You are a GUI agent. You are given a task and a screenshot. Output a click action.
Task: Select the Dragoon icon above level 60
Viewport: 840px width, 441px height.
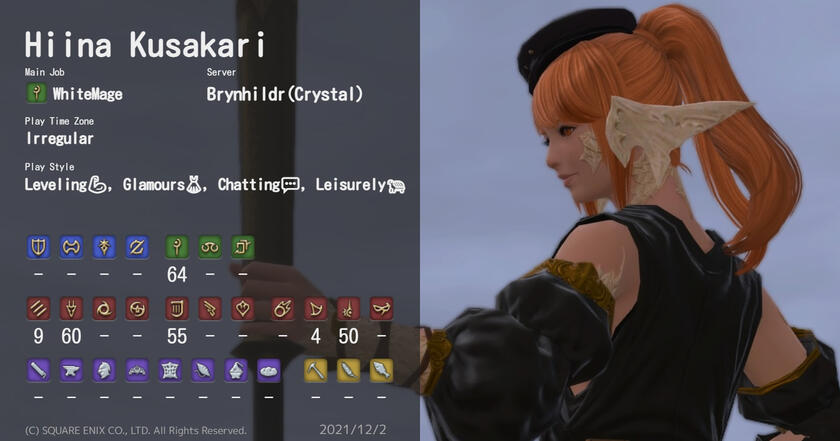click(71, 308)
